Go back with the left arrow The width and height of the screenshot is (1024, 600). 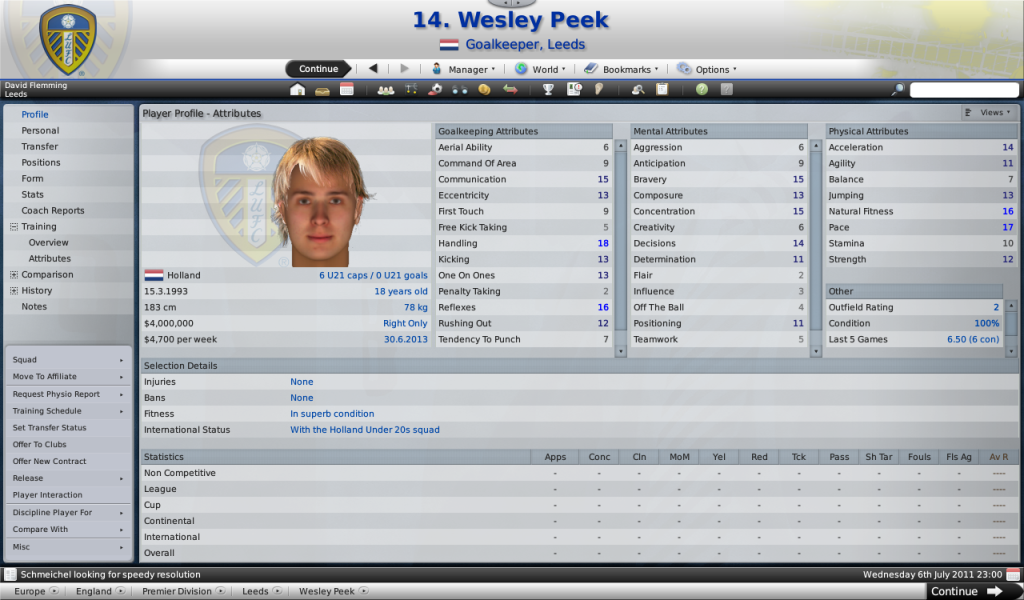click(x=373, y=69)
